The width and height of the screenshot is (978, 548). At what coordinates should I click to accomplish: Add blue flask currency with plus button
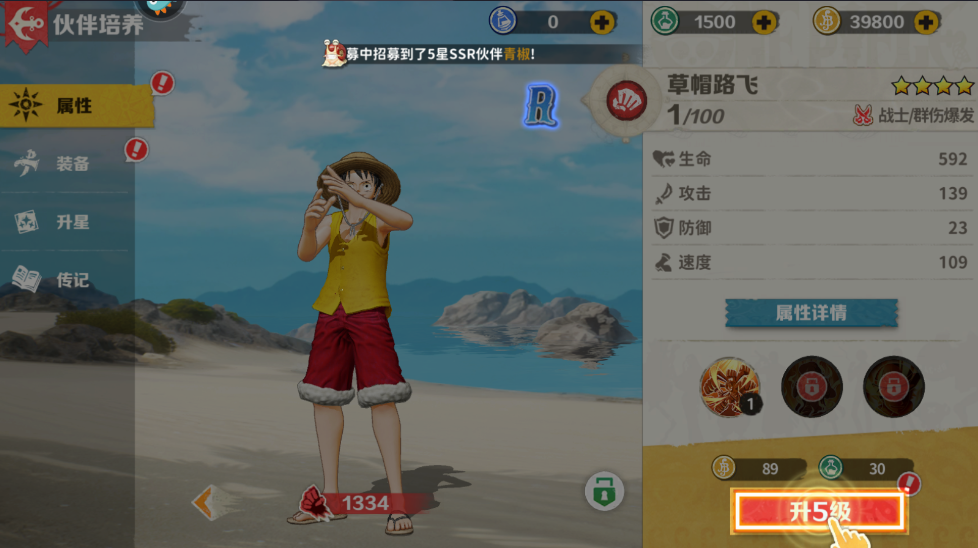[x=603, y=22]
